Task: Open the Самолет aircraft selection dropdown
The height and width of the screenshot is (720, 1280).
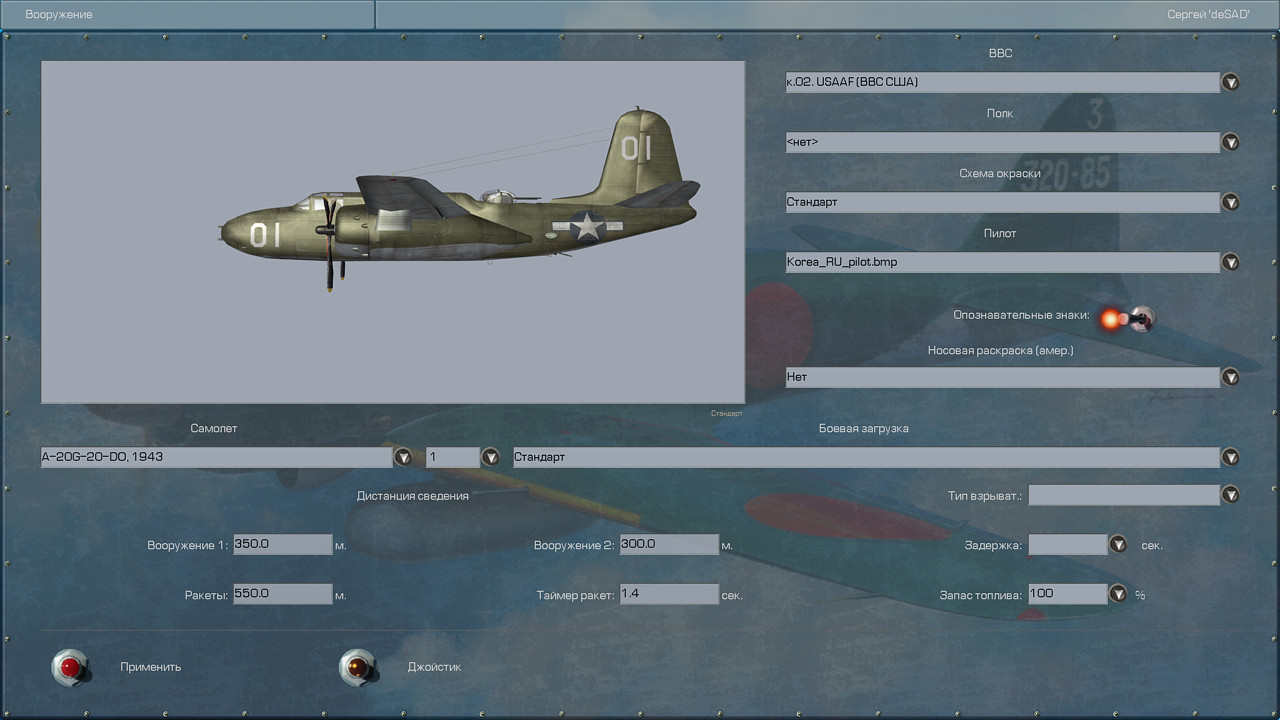Action: (403, 457)
